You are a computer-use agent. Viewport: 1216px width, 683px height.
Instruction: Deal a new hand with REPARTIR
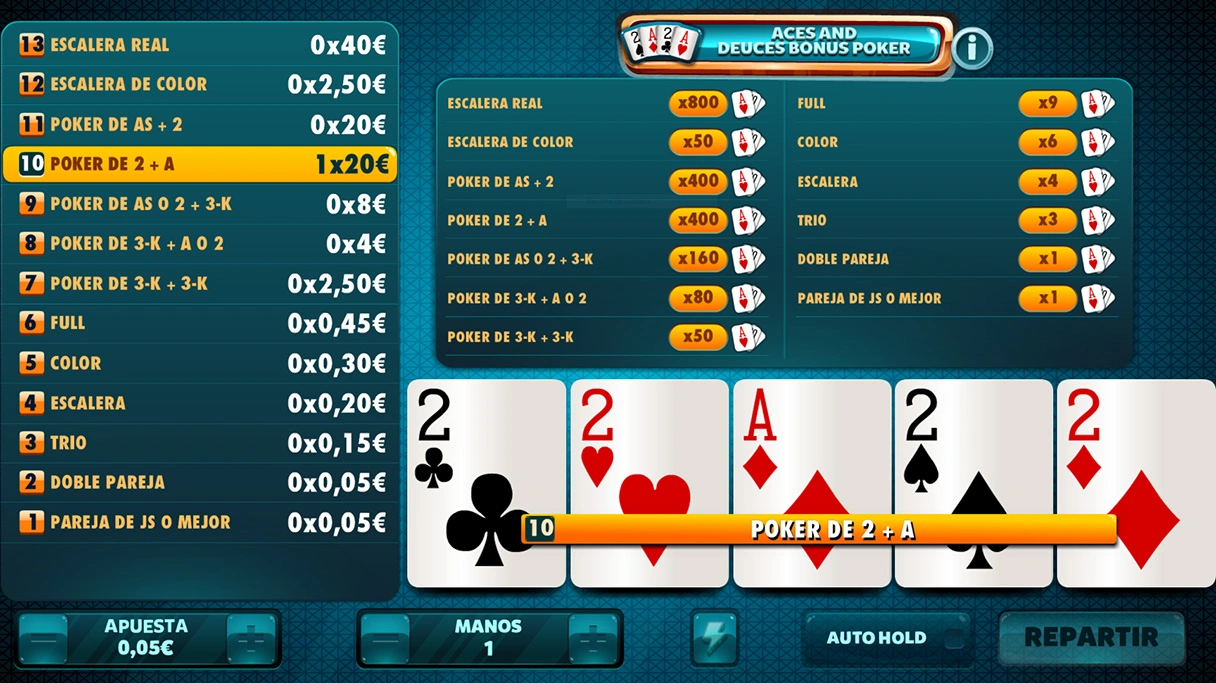(x=1091, y=637)
